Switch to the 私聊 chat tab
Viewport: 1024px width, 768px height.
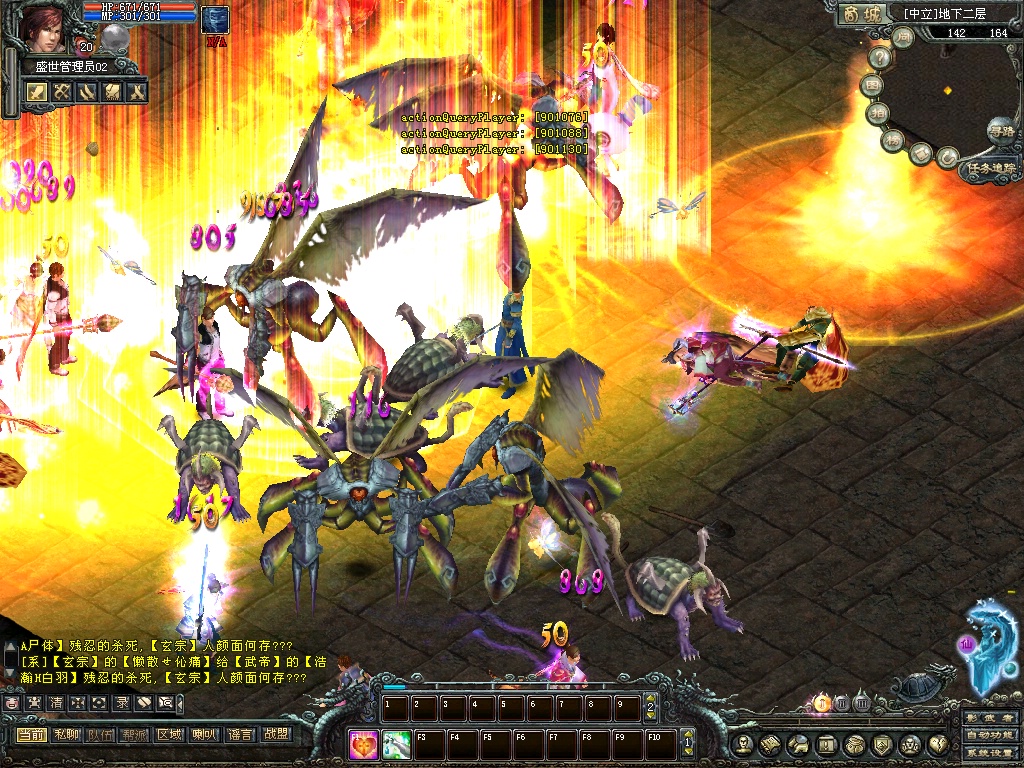click(66, 735)
